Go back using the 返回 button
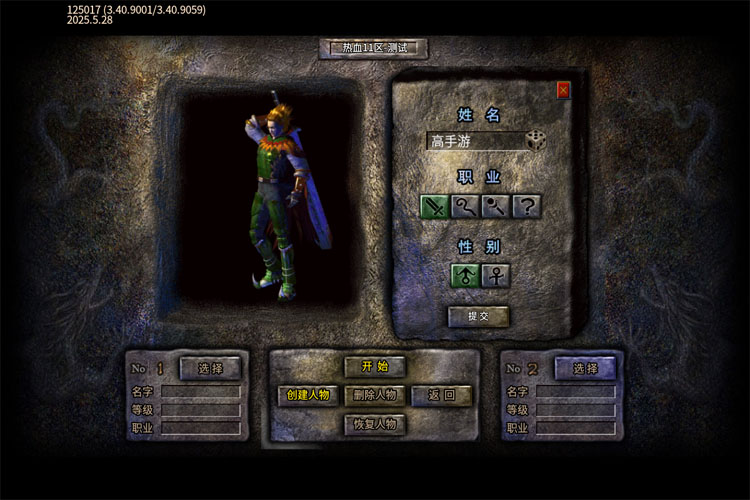Image resolution: width=750 pixels, height=500 pixels. 442,395
